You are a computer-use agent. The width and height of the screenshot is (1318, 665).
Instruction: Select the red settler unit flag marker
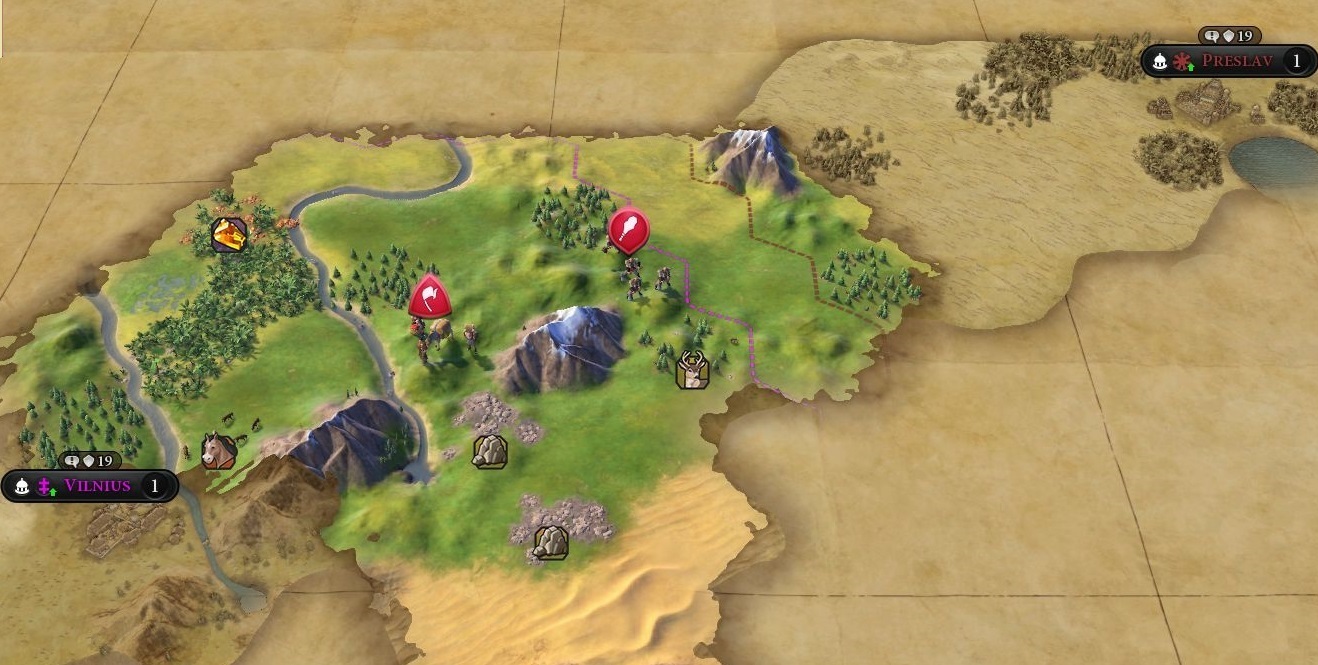point(429,296)
